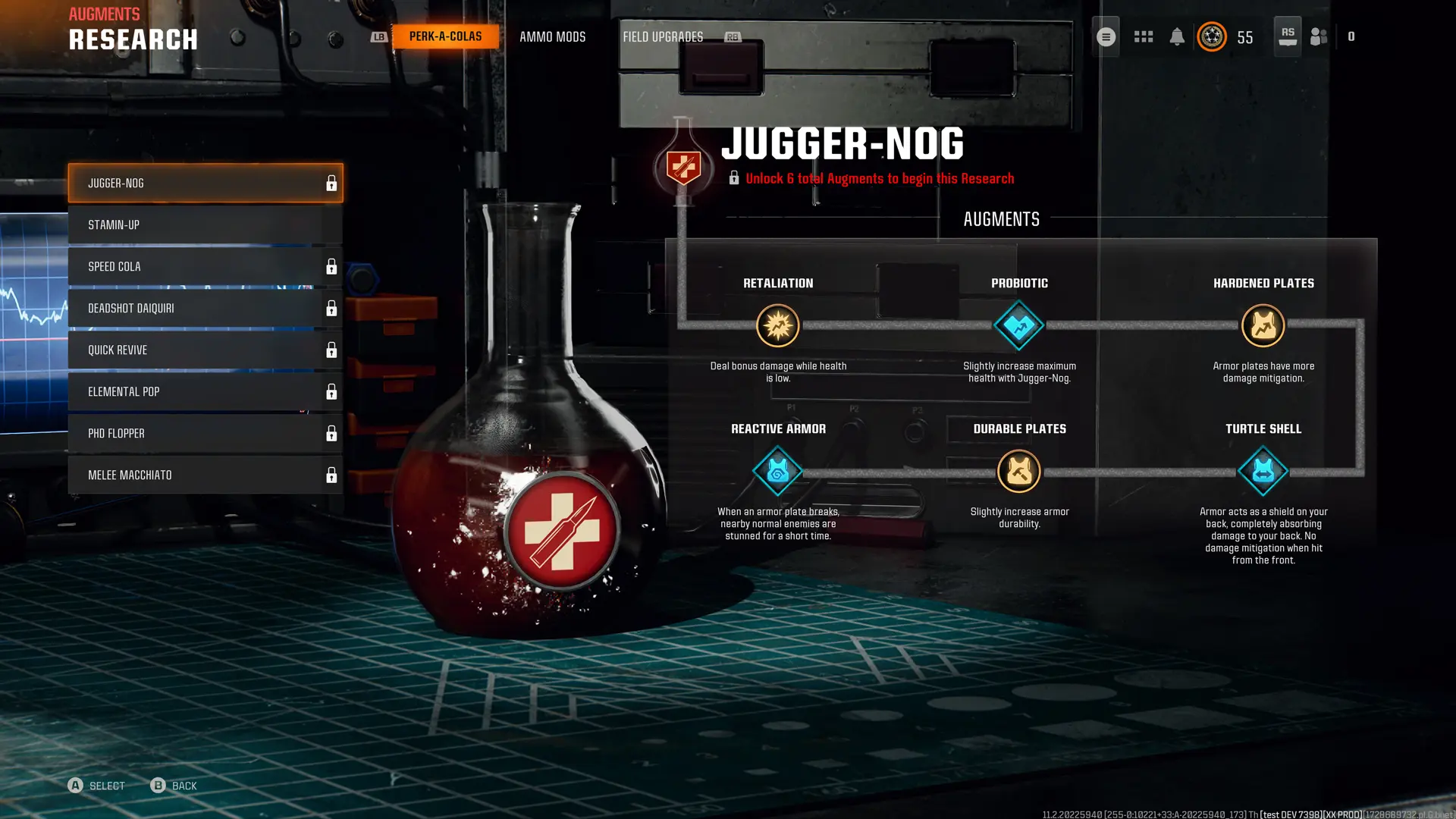The image size is (1456, 819).
Task: Select the Probiotic augment icon
Action: pyautogui.click(x=1019, y=326)
